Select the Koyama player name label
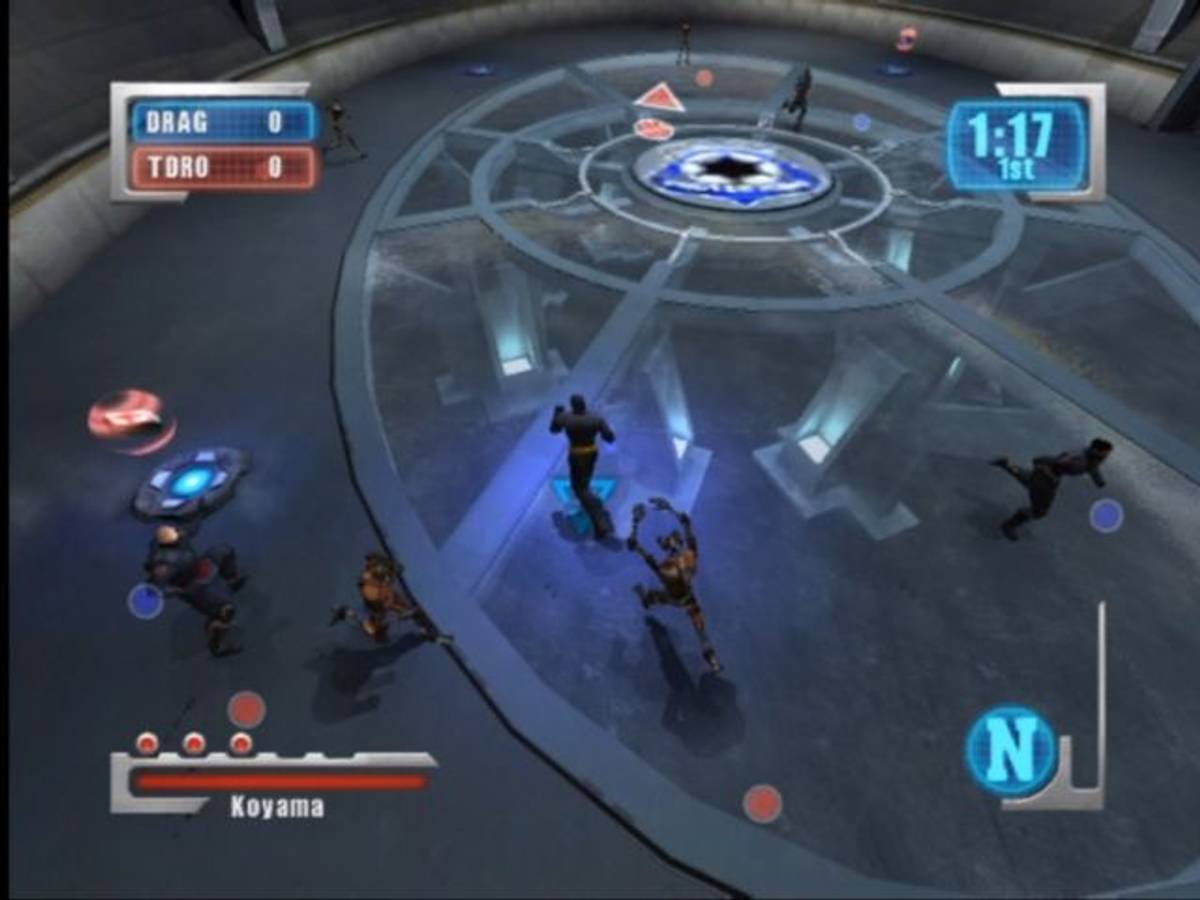The height and width of the screenshot is (900, 1200). click(277, 807)
